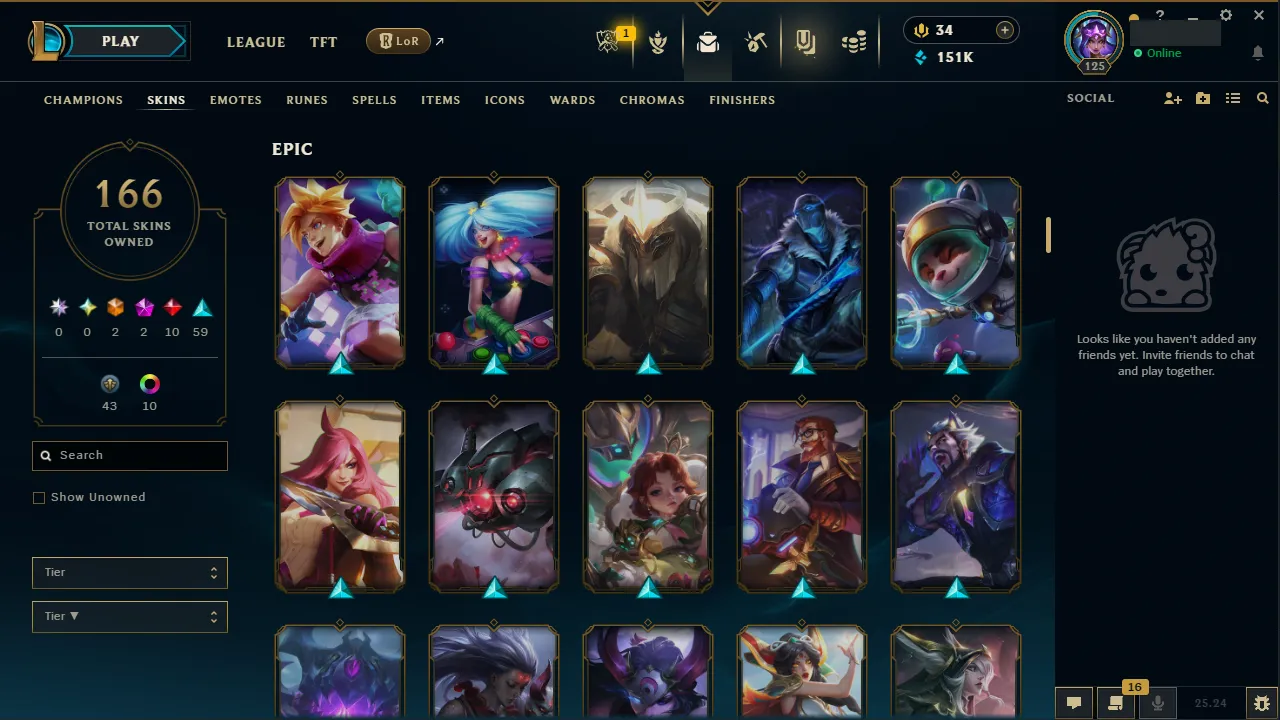Add a friend in the Social panel
Viewport: 1280px width, 720px height.
(x=1172, y=98)
